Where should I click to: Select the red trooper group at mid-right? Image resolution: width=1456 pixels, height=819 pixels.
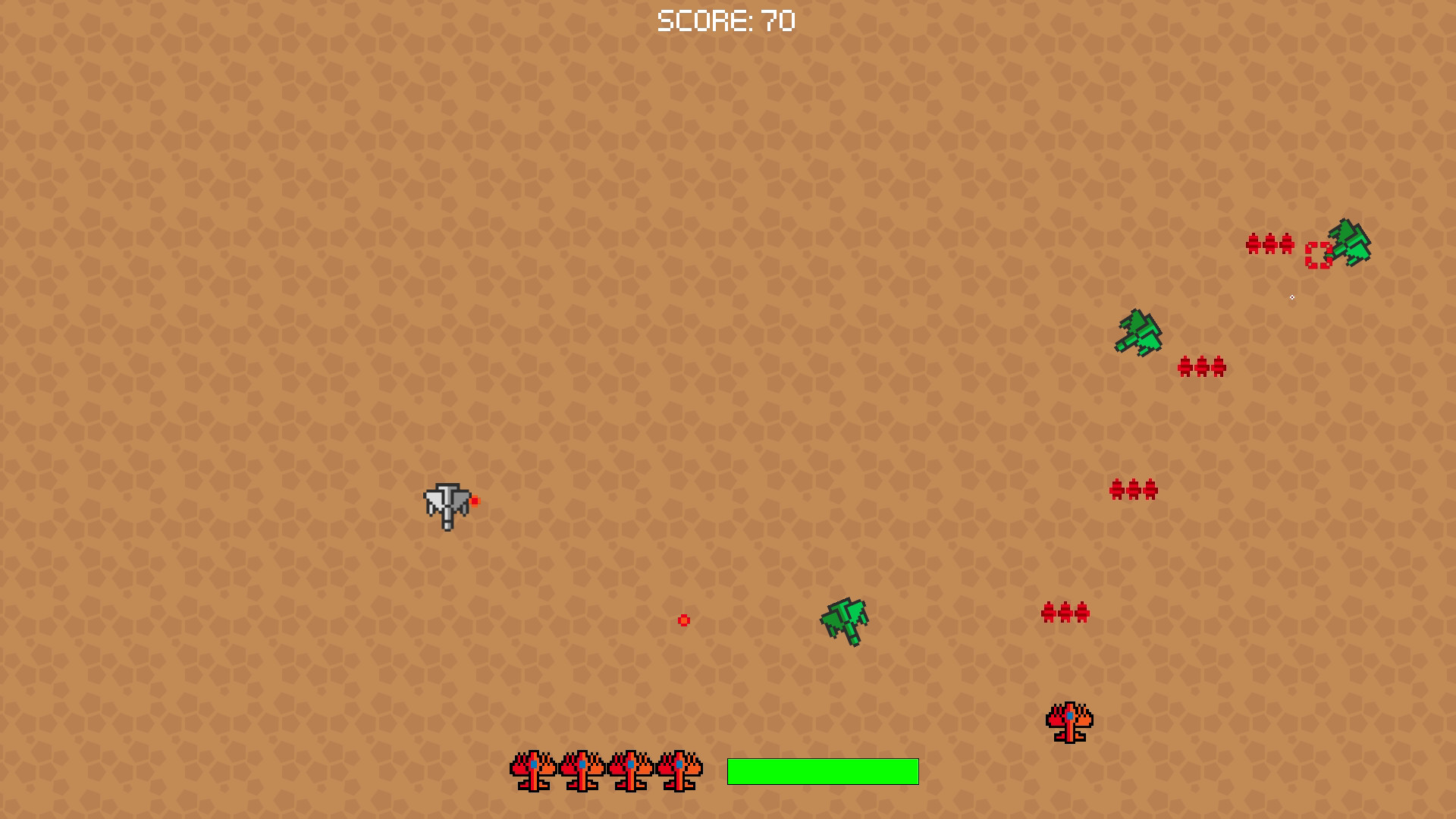point(1132,489)
